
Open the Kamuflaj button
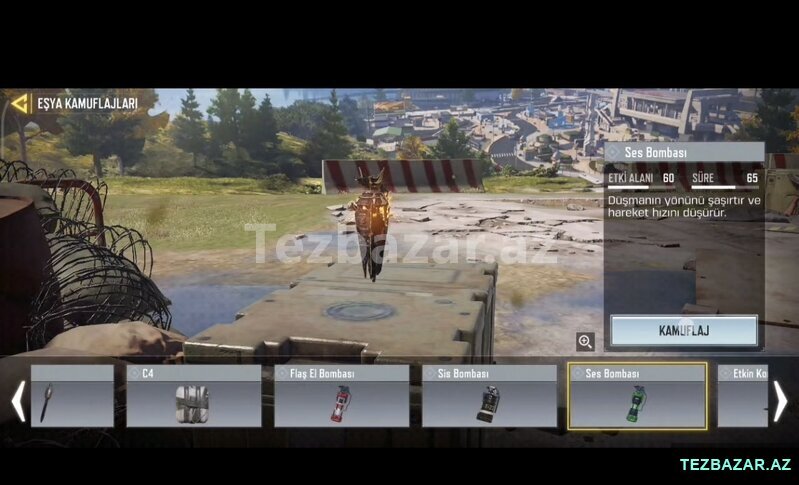click(684, 330)
